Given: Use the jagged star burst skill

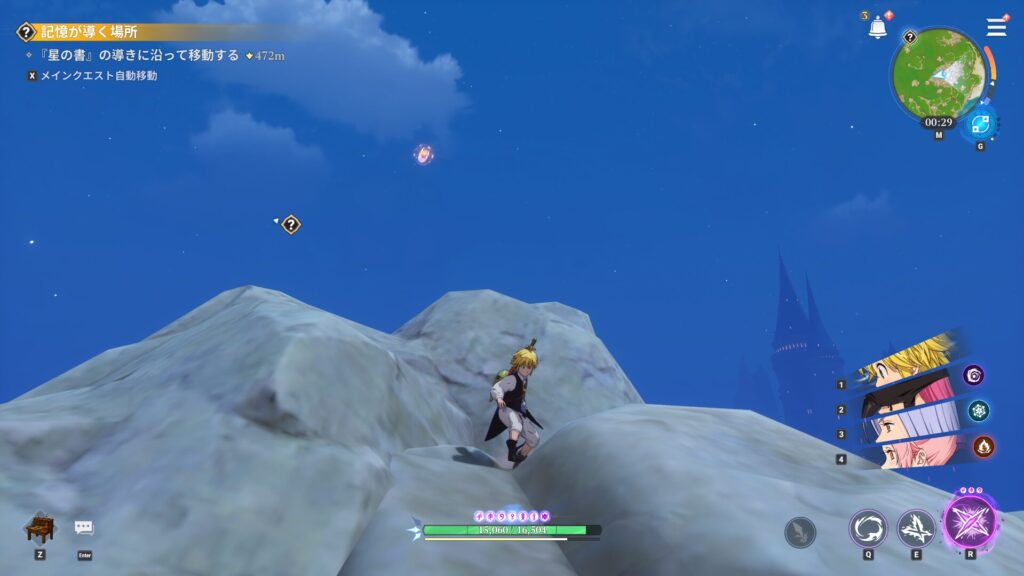Looking at the screenshot, I should pos(915,528).
